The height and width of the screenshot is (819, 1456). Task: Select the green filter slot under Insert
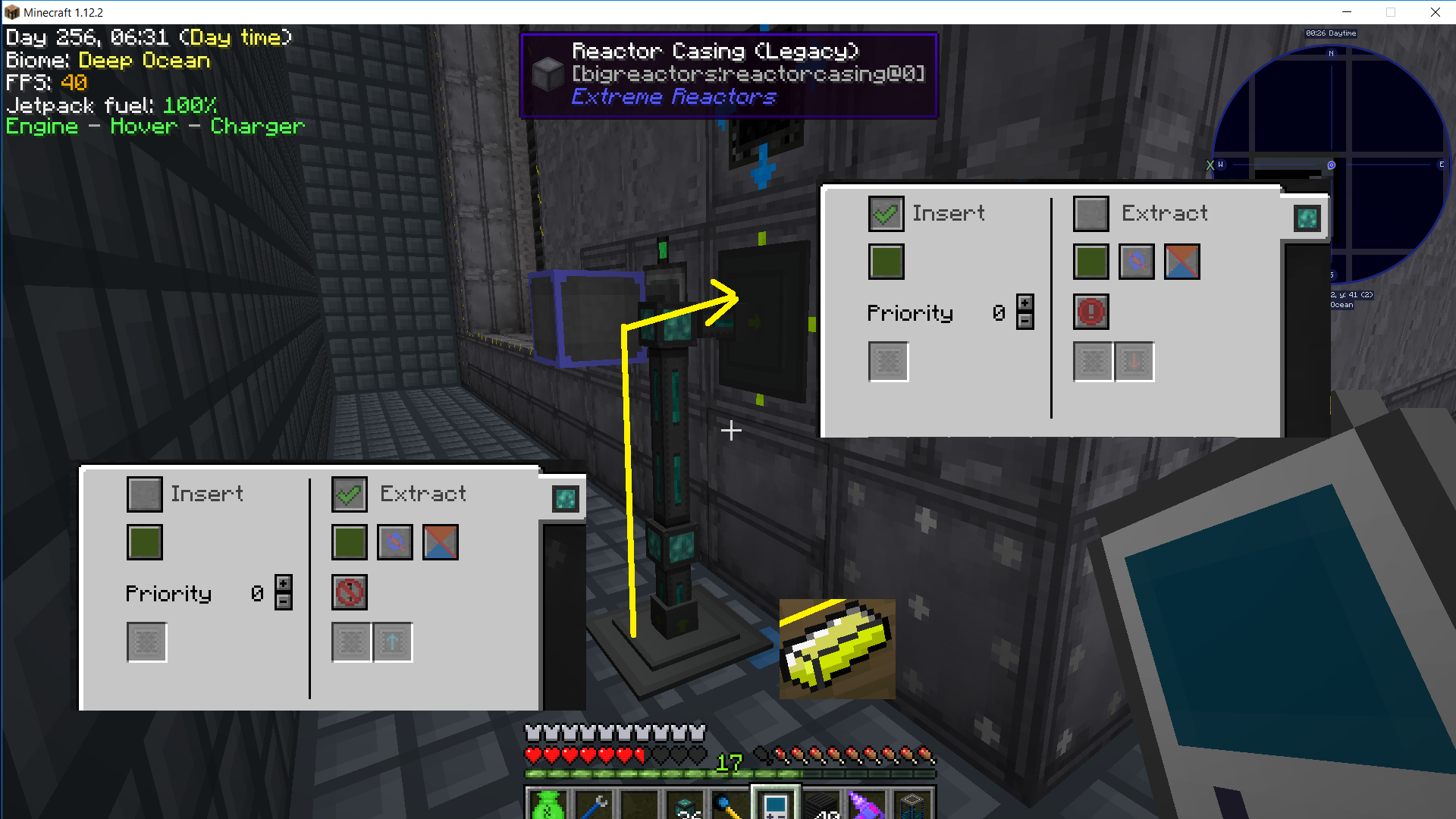click(x=886, y=262)
